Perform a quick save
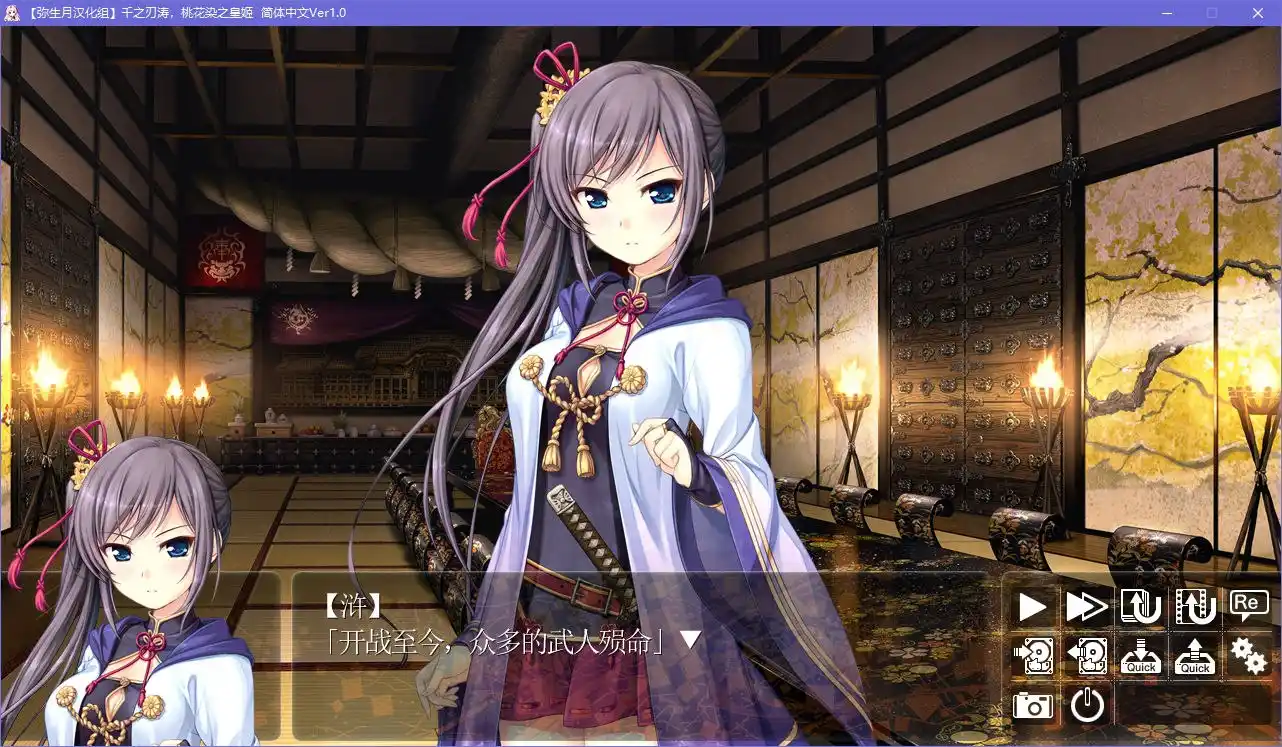1282x747 pixels. pyautogui.click(x=1140, y=656)
